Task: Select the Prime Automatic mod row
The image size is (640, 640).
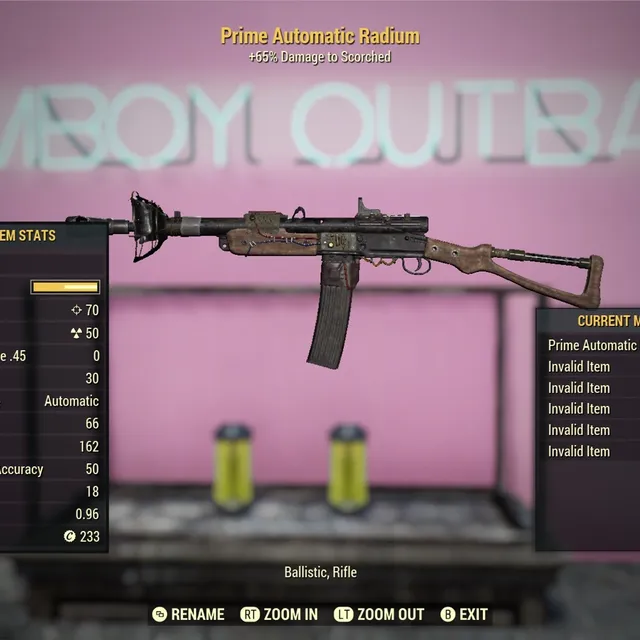Action: tap(592, 345)
